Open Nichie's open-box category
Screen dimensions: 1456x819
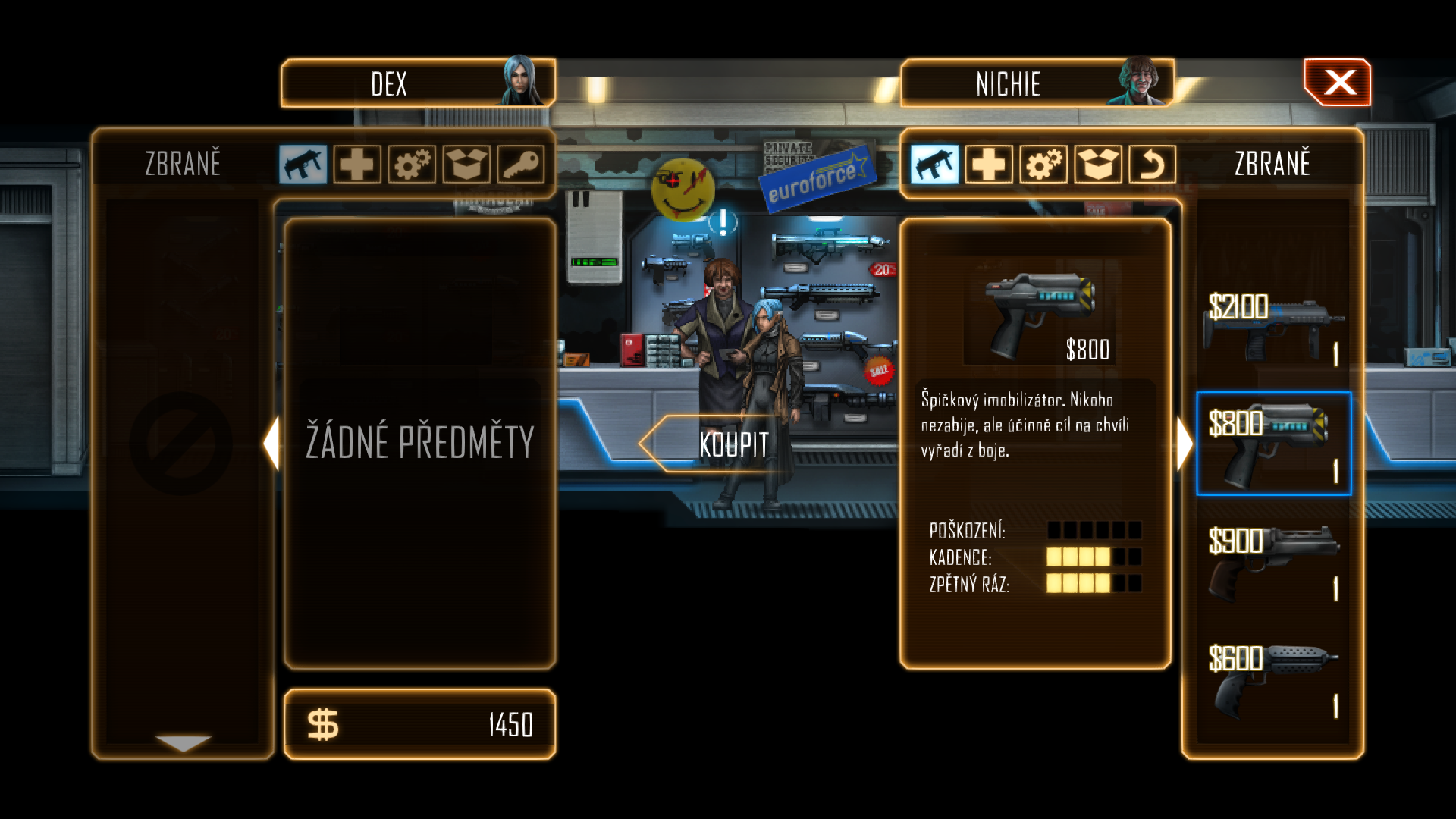[x=1098, y=164]
